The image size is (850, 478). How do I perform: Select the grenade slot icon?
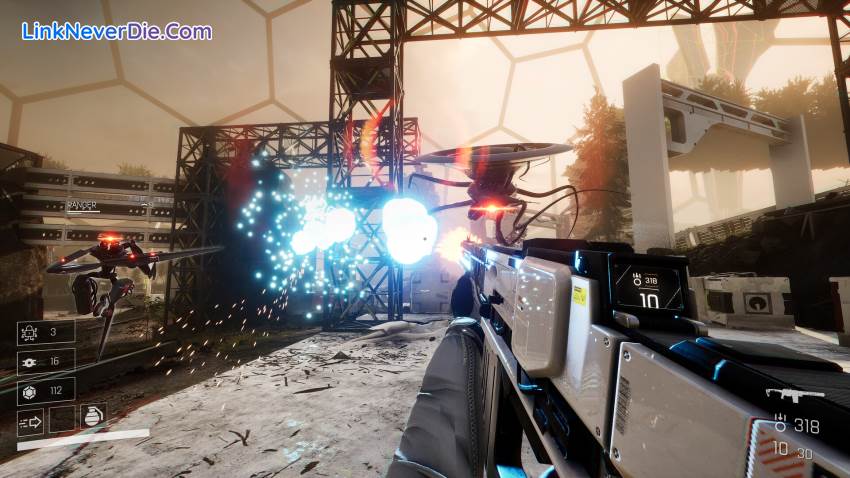(93, 418)
